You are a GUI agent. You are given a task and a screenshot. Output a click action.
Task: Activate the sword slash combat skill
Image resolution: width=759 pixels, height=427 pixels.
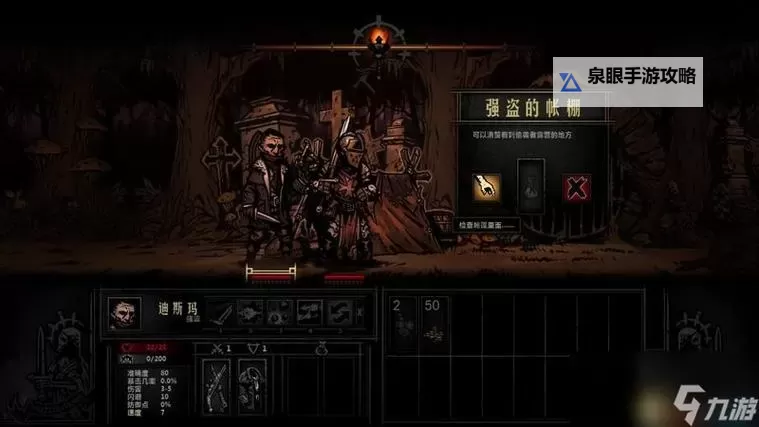pyautogui.click(x=220, y=313)
